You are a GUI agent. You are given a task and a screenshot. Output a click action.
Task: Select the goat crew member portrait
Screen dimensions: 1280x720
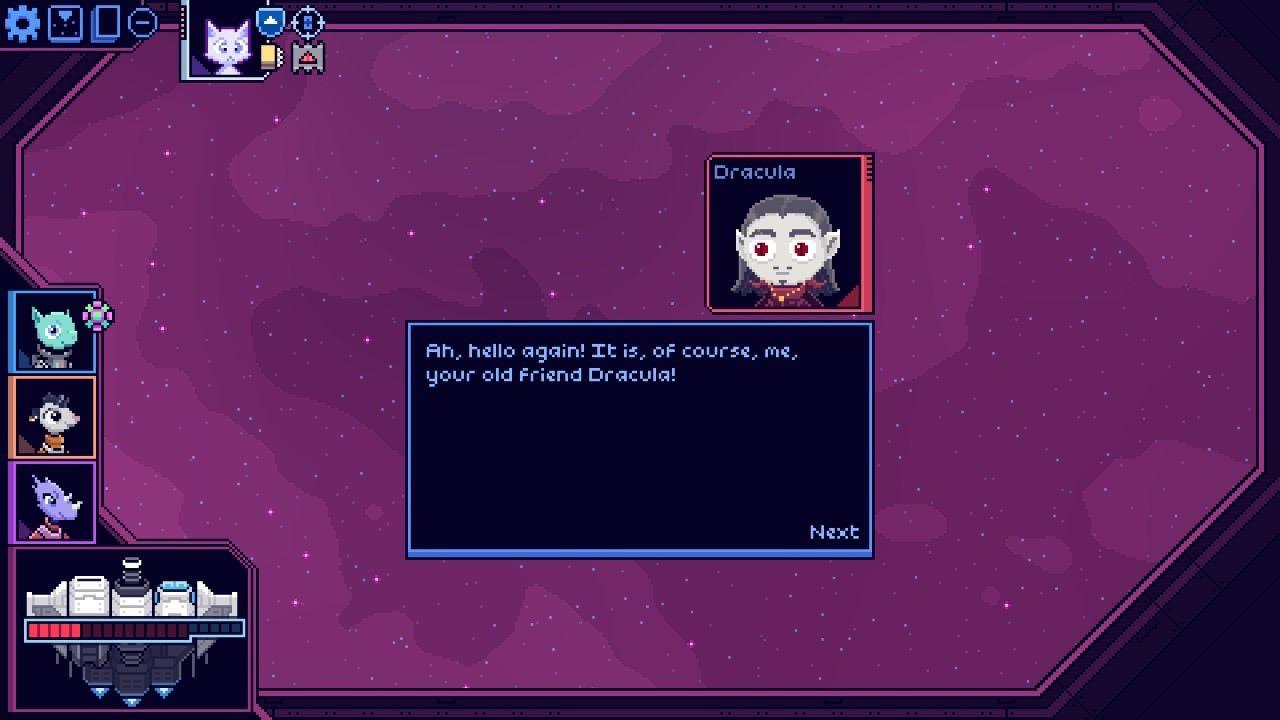53,418
